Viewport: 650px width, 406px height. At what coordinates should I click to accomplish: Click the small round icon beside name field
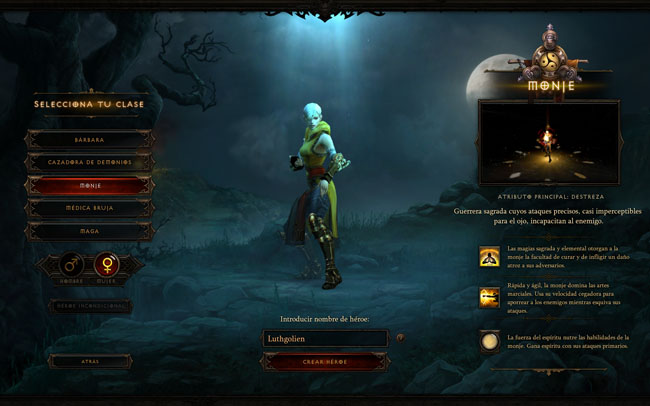(x=401, y=338)
